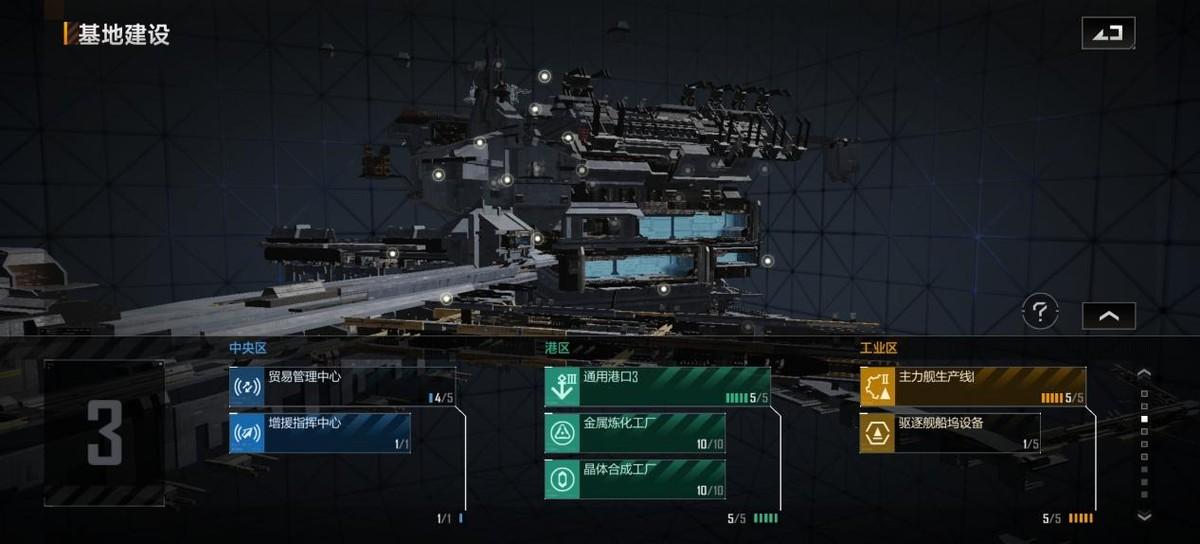Open the 金属炼化工厂 entry
This screenshot has height=544, width=1200.
pos(635,433)
